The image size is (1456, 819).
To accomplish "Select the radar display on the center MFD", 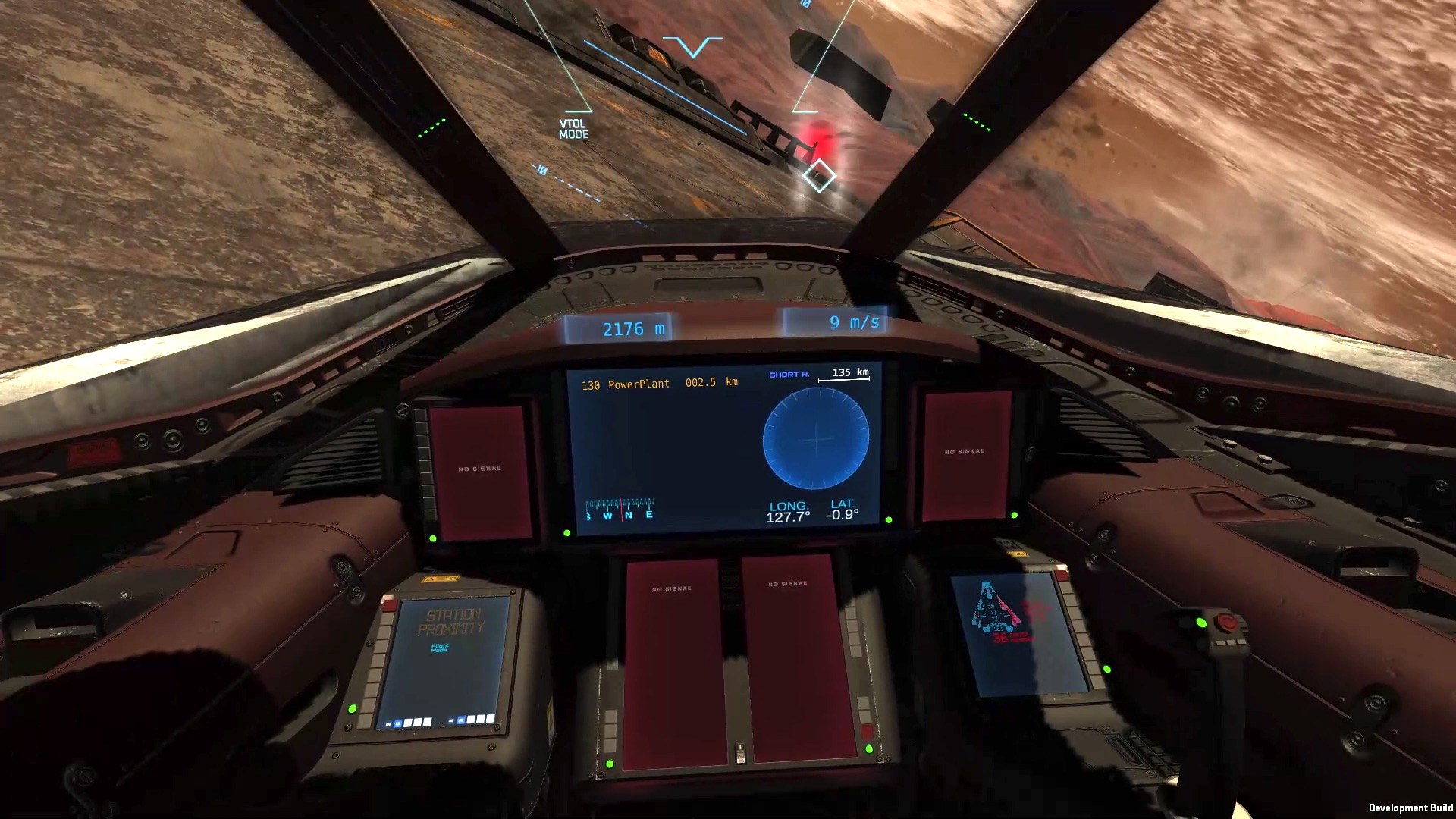I will [815, 438].
